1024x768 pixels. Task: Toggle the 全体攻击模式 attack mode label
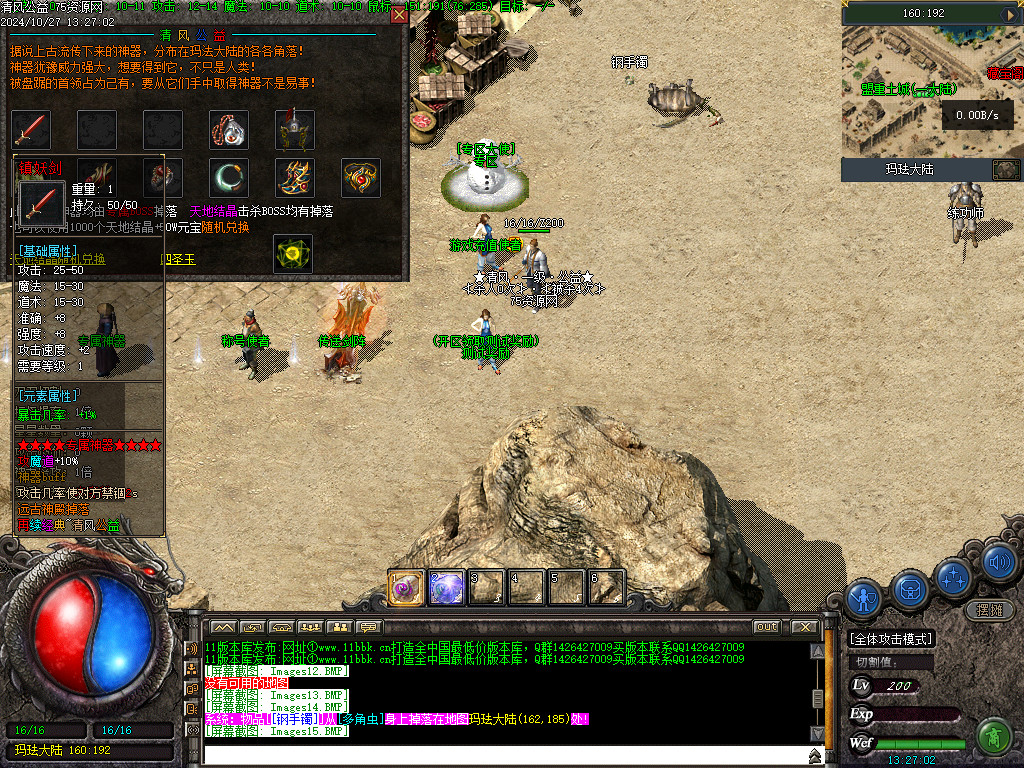890,639
